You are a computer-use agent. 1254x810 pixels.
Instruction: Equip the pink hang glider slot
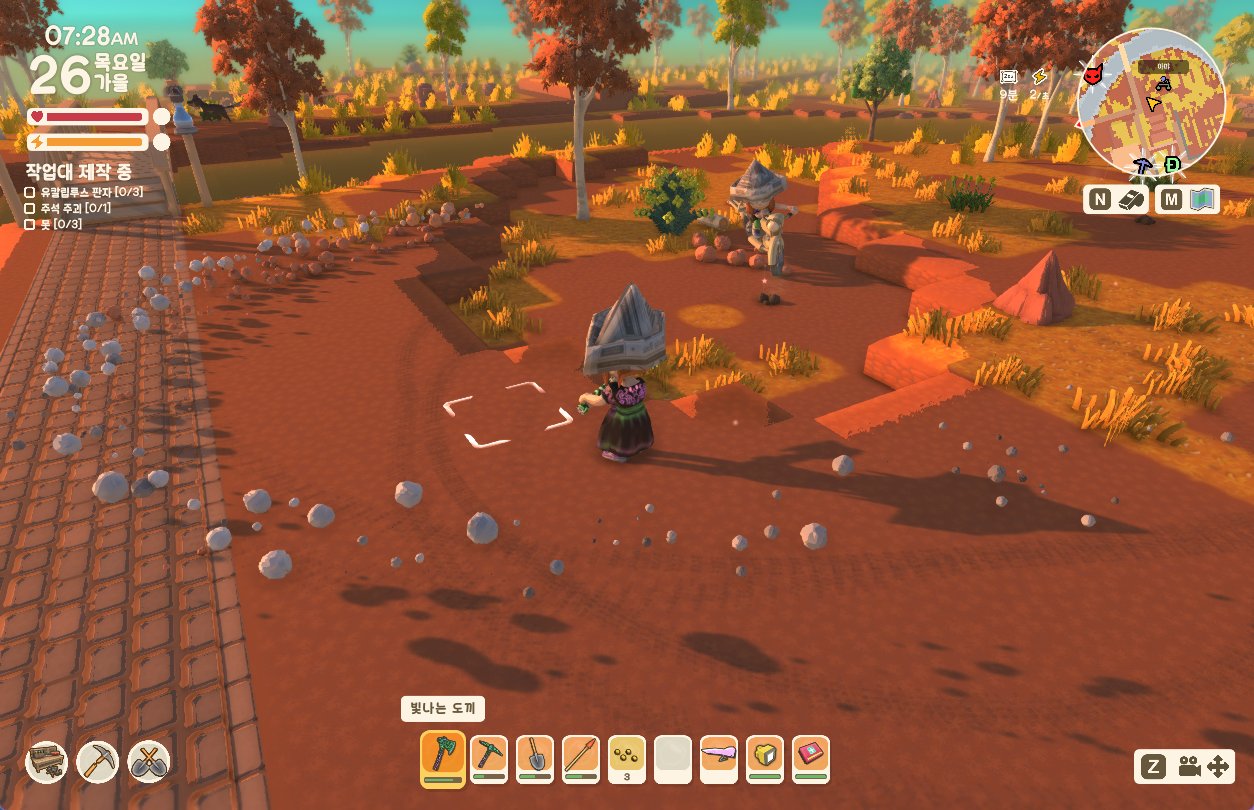point(719,759)
